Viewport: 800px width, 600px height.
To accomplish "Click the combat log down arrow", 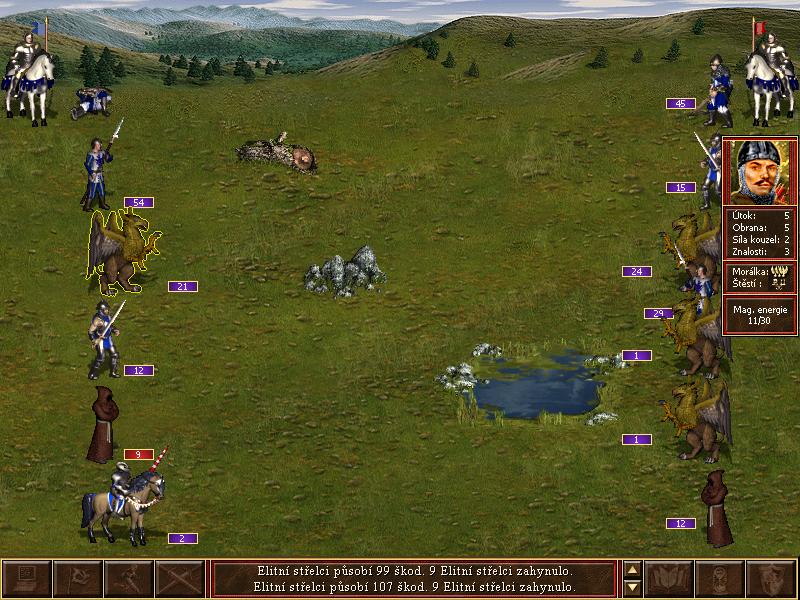I will click(x=632, y=588).
